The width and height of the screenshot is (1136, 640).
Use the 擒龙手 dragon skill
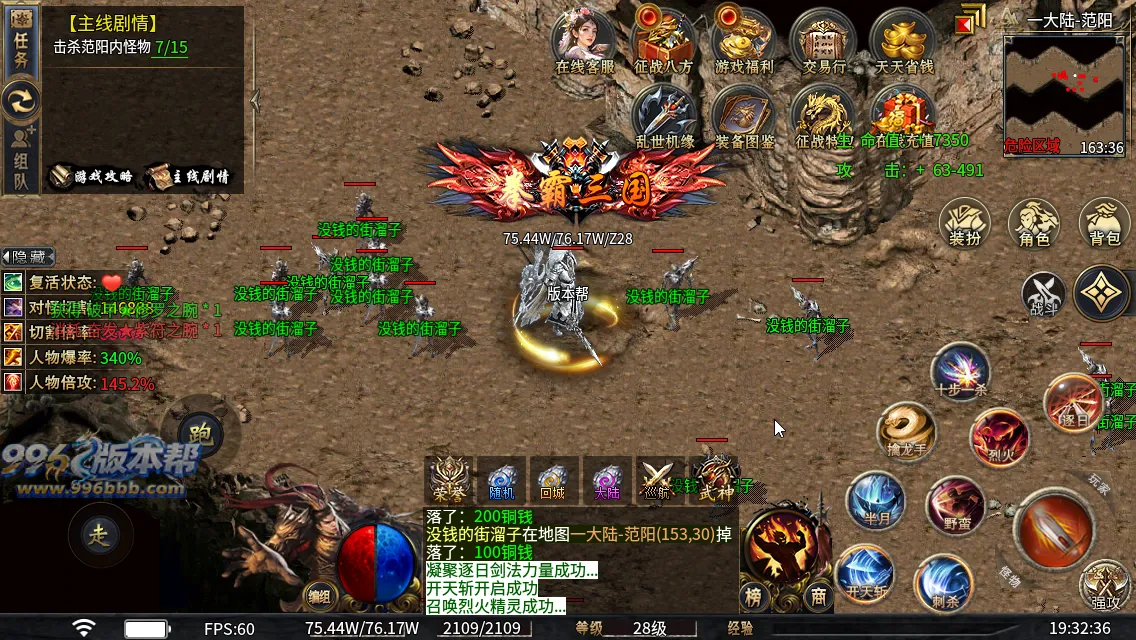906,430
